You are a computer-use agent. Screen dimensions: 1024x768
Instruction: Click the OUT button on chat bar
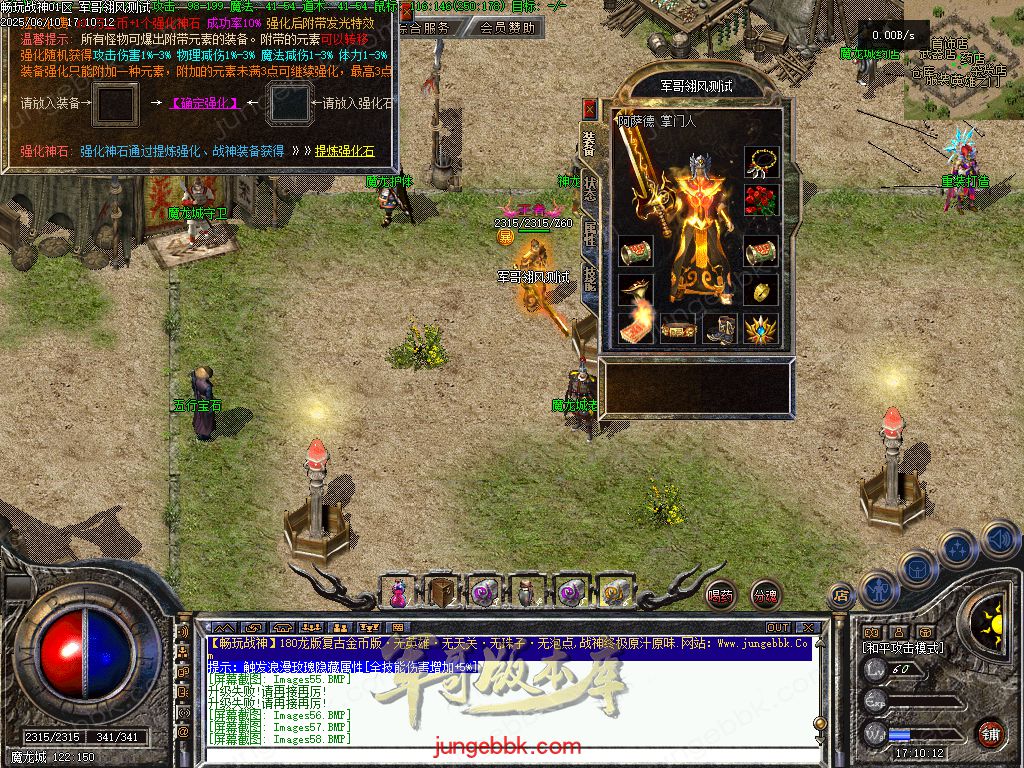tap(778, 628)
